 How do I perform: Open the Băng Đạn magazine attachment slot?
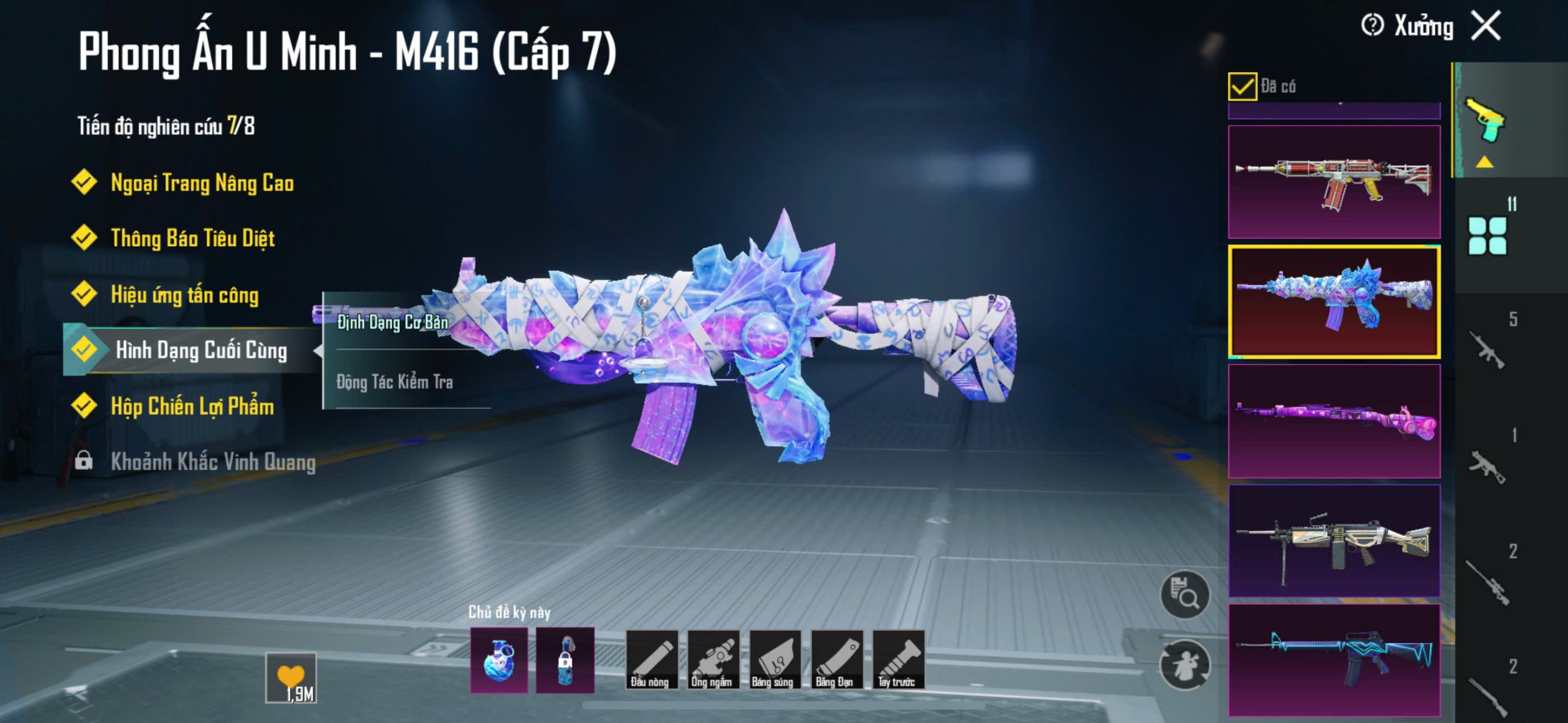coord(837,660)
